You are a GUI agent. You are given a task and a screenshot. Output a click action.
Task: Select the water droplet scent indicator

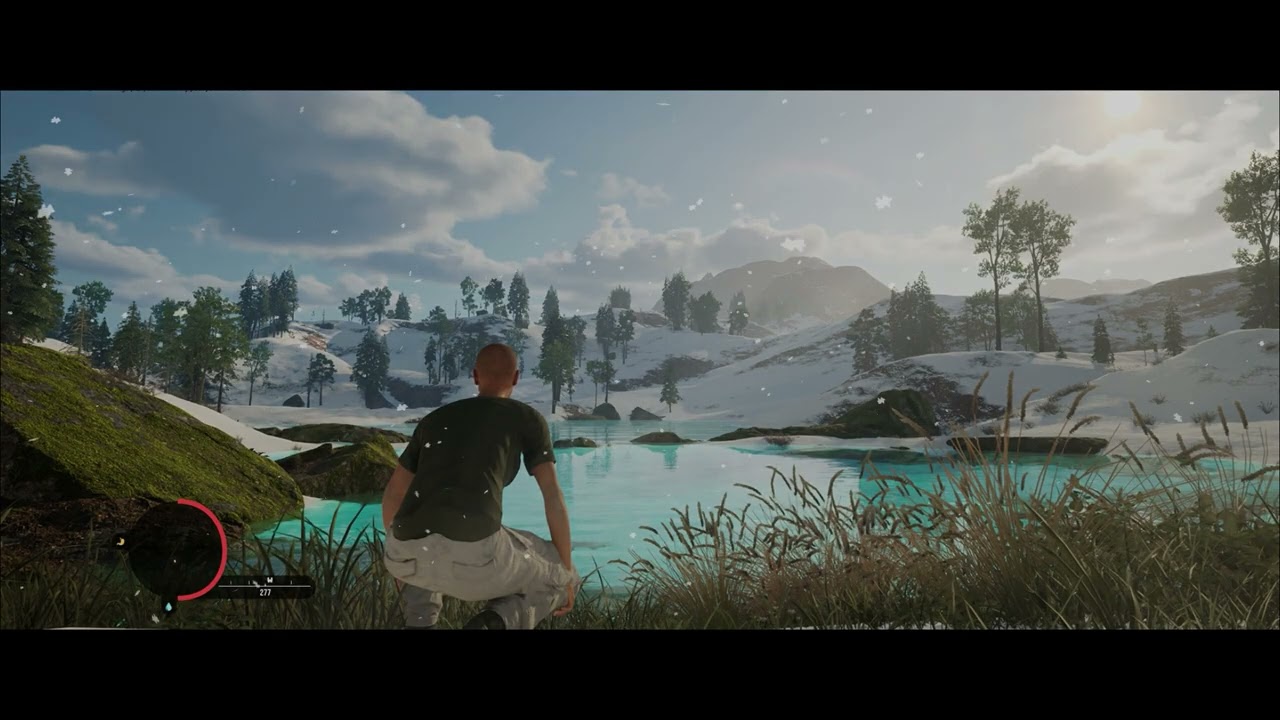[168, 607]
